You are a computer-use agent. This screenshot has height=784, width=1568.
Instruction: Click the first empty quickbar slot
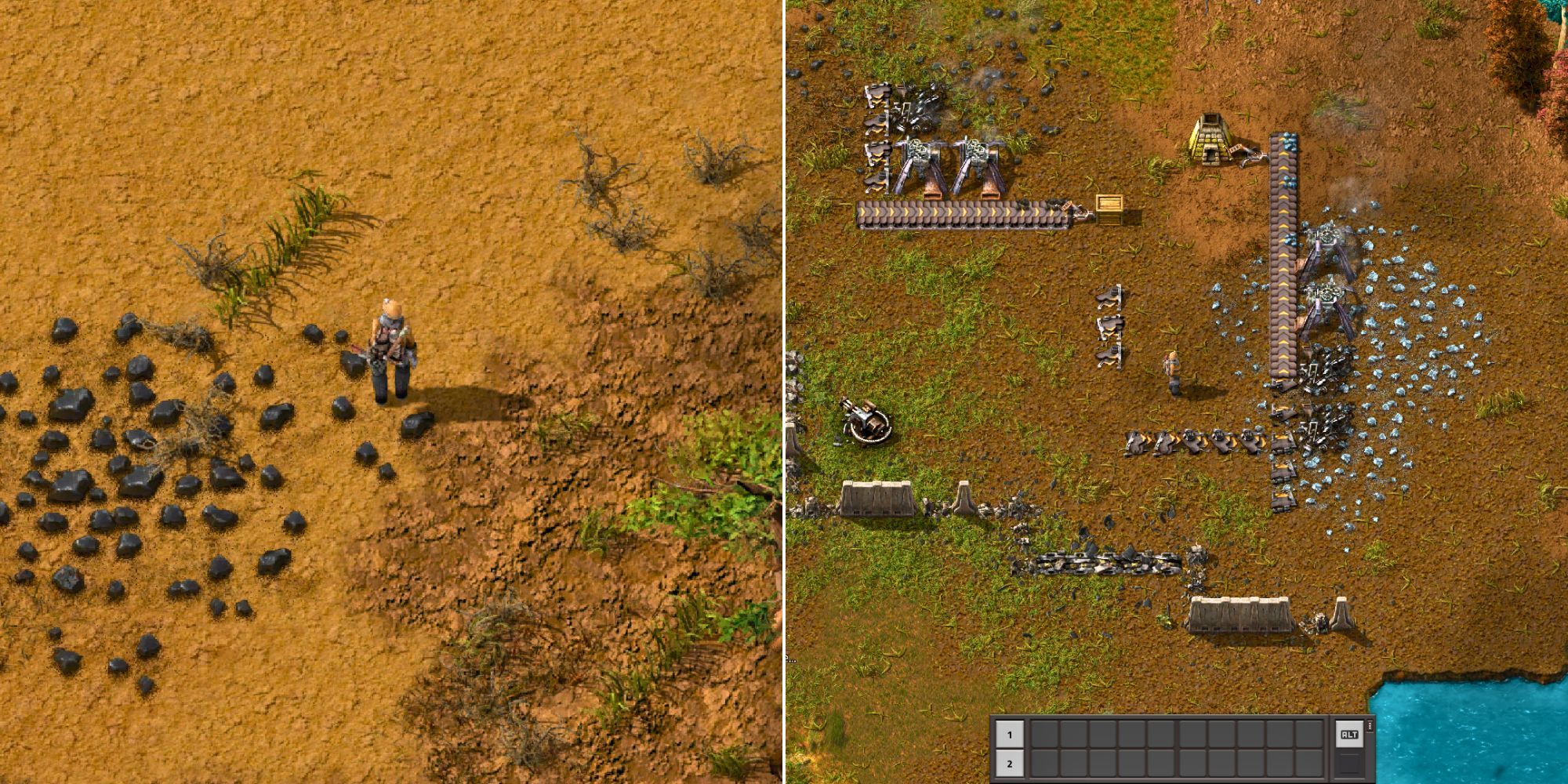tap(1046, 734)
